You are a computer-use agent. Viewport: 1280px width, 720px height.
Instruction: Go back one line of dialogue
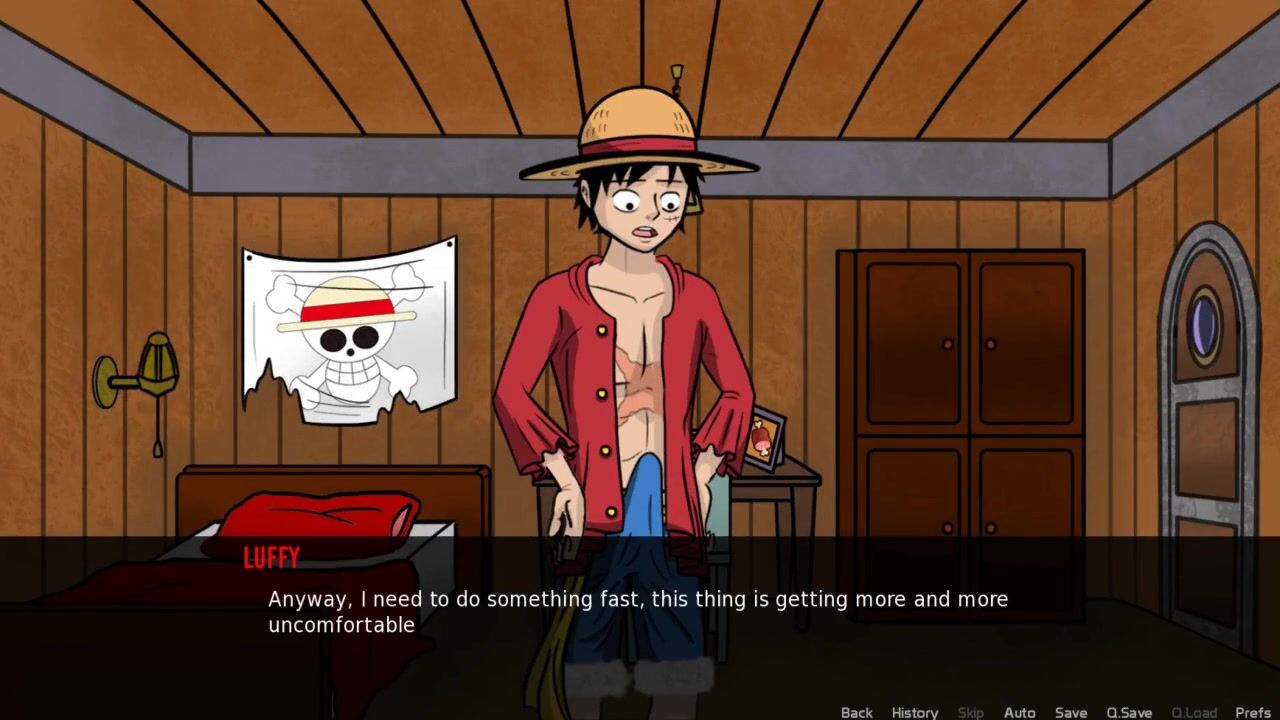pyautogui.click(x=856, y=712)
